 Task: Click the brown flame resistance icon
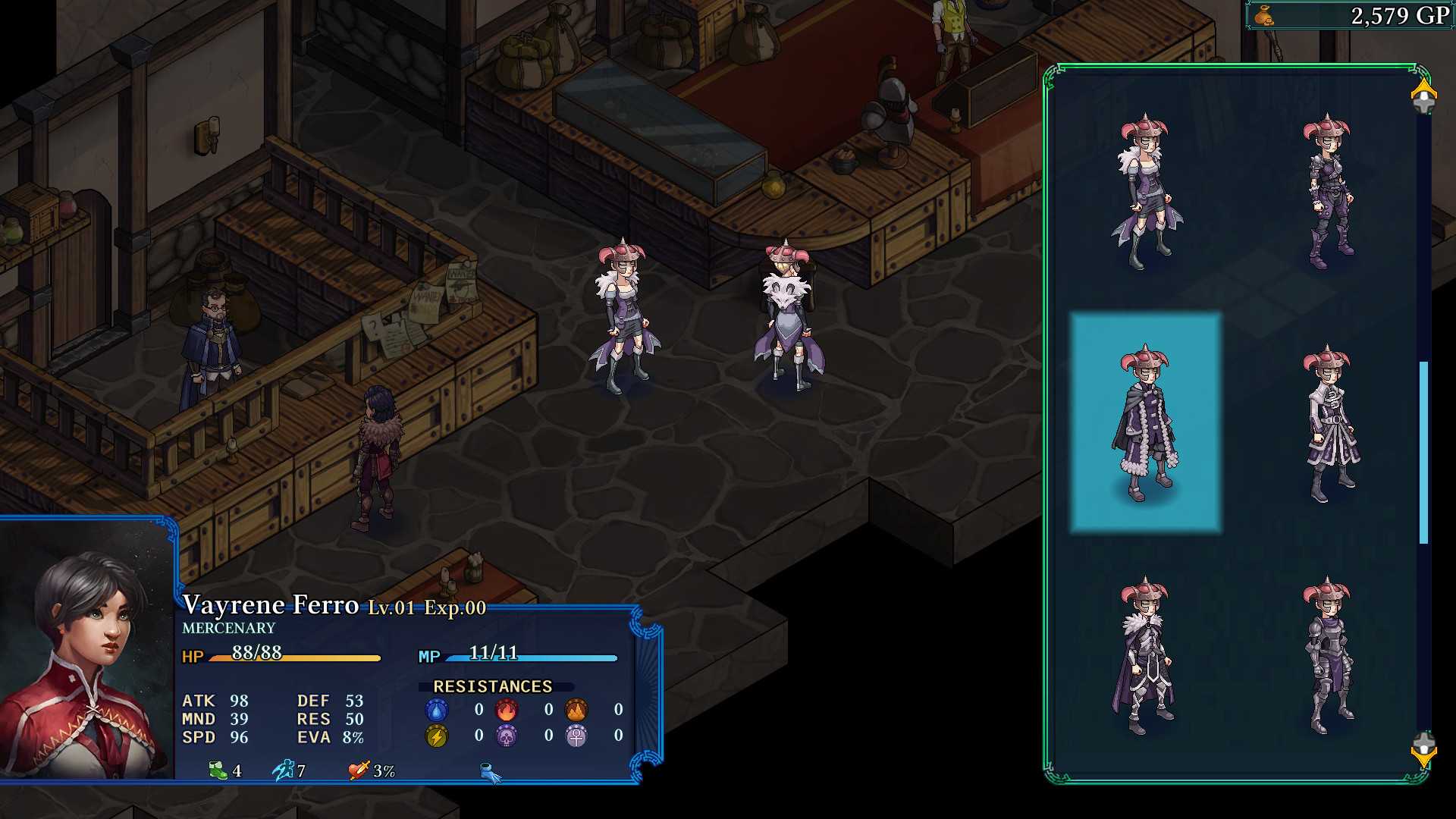click(576, 709)
